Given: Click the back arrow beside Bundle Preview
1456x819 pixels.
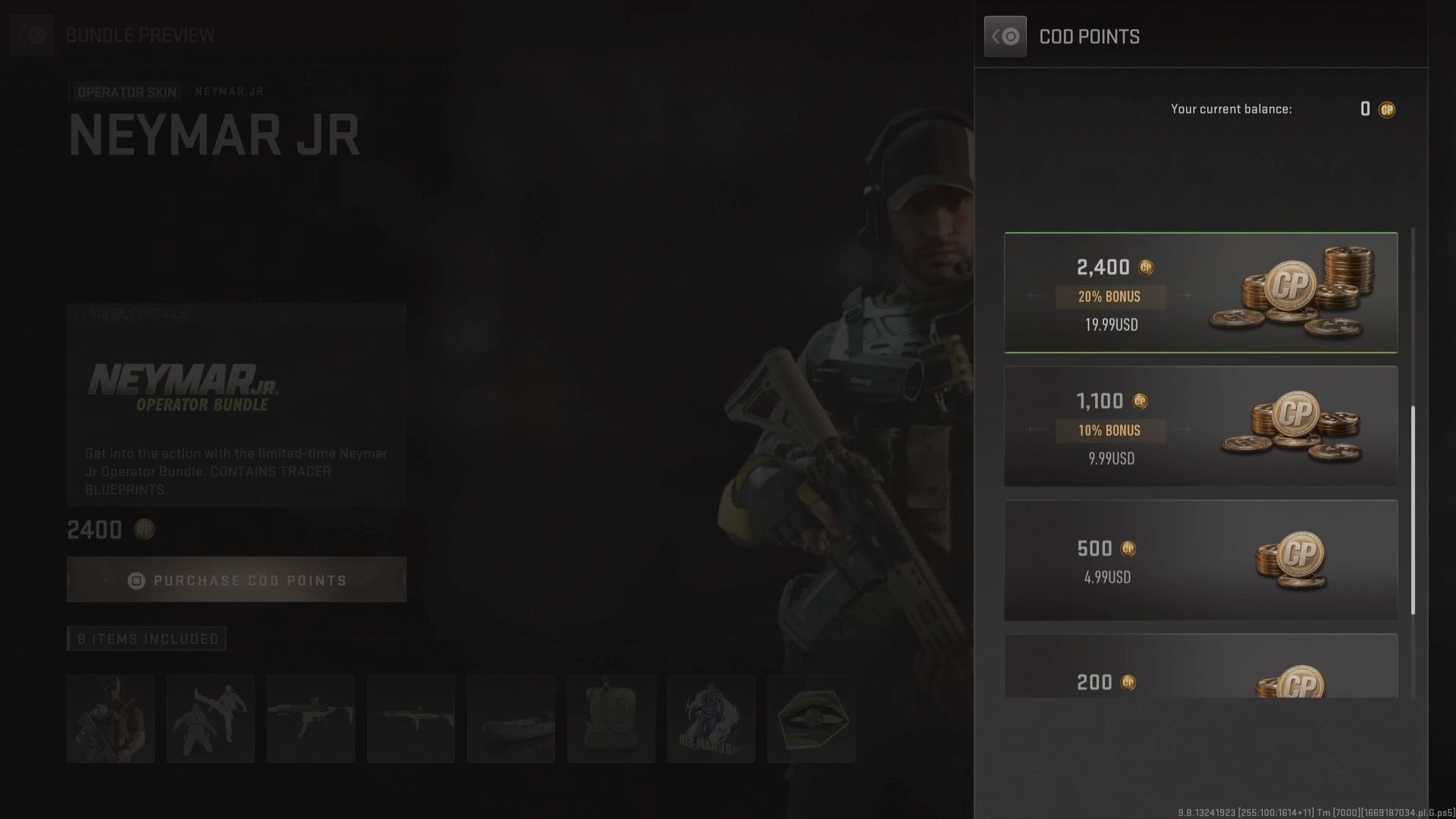Looking at the screenshot, I should [x=32, y=35].
